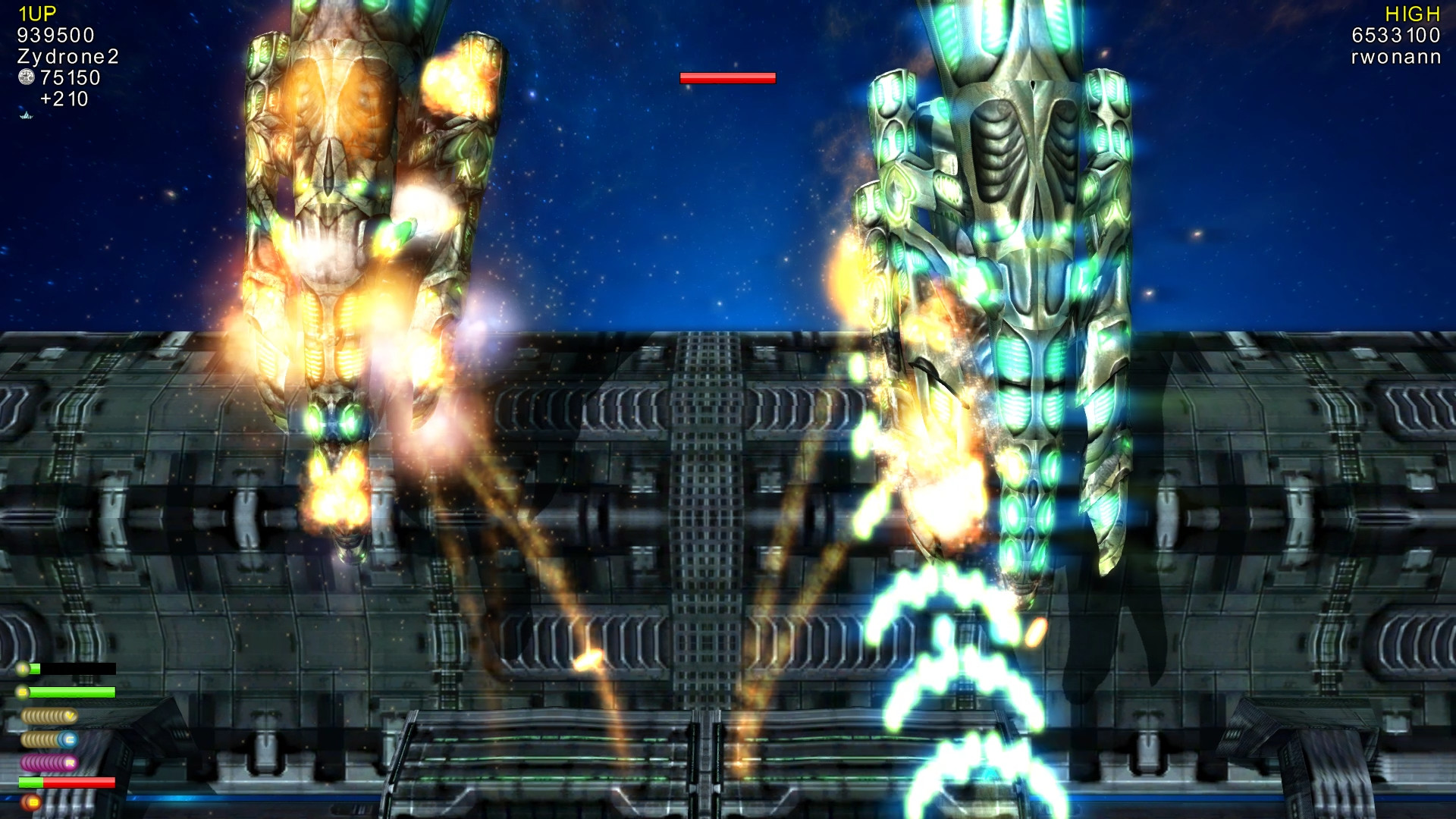1456x819 pixels.
Task: Click the green "S" shield gauge
Action: (x=72, y=692)
